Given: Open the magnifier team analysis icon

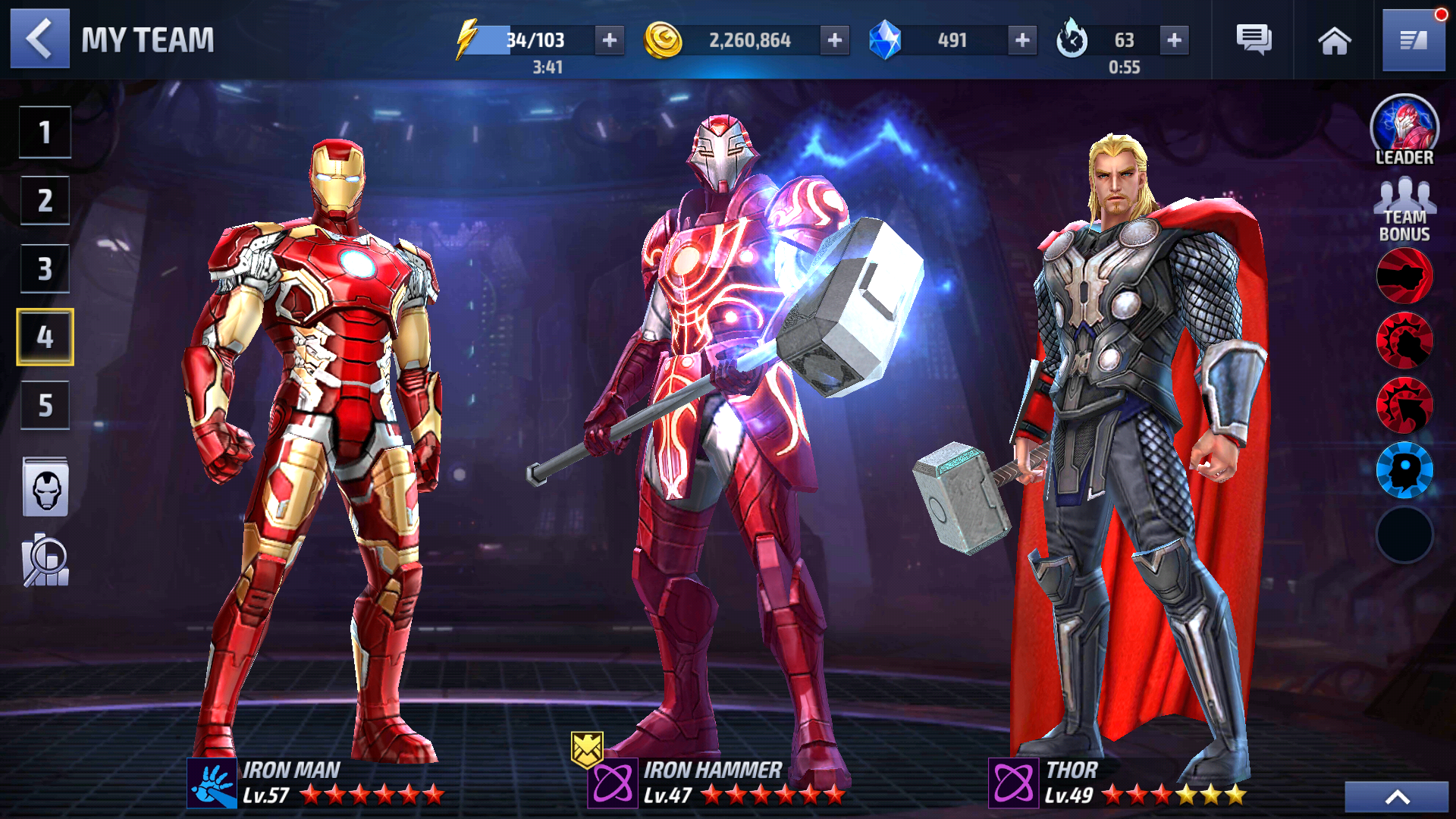Looking at the screenshot, I should click(45, 561).
